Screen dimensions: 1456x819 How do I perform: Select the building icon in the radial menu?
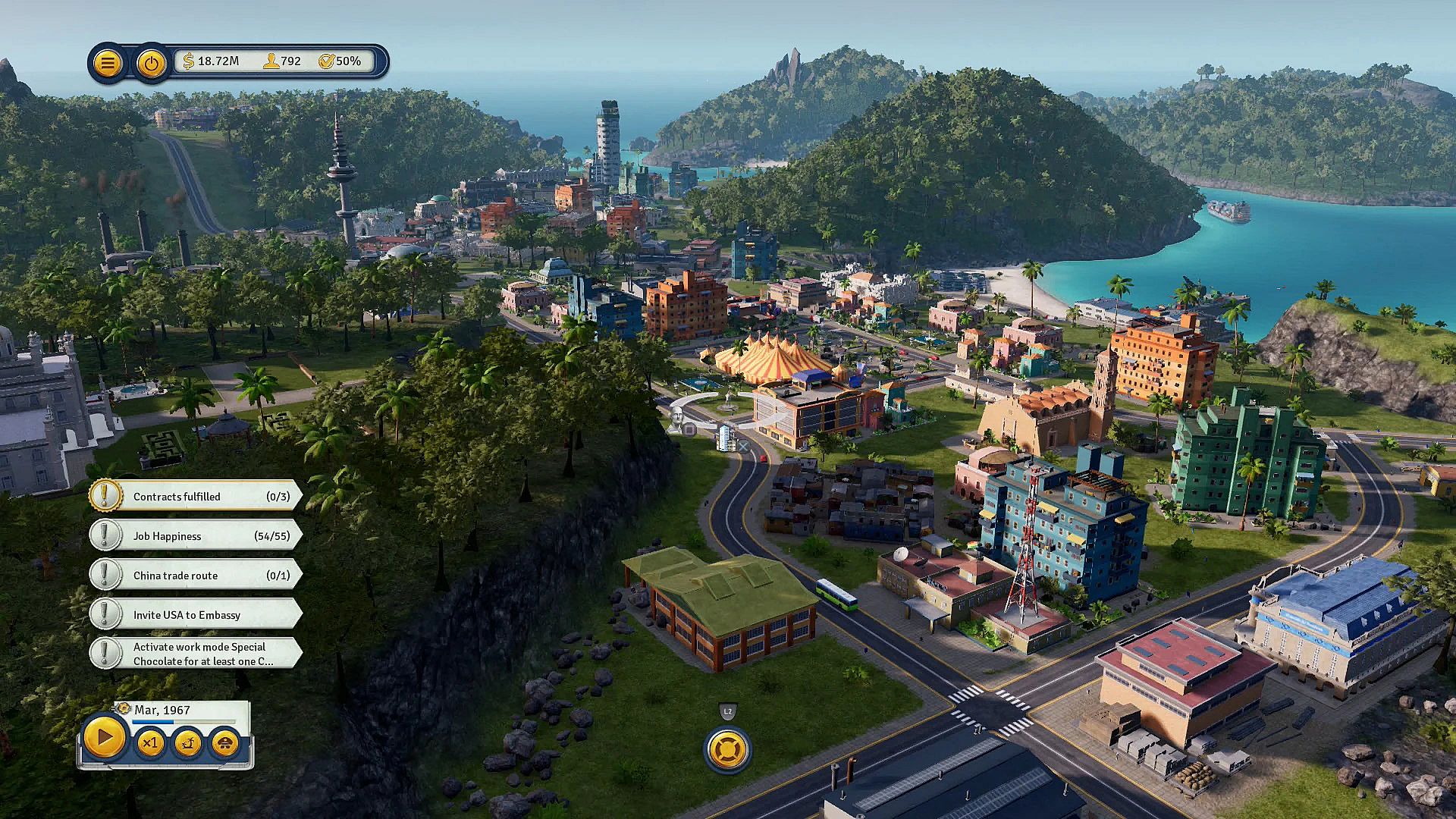726,436
